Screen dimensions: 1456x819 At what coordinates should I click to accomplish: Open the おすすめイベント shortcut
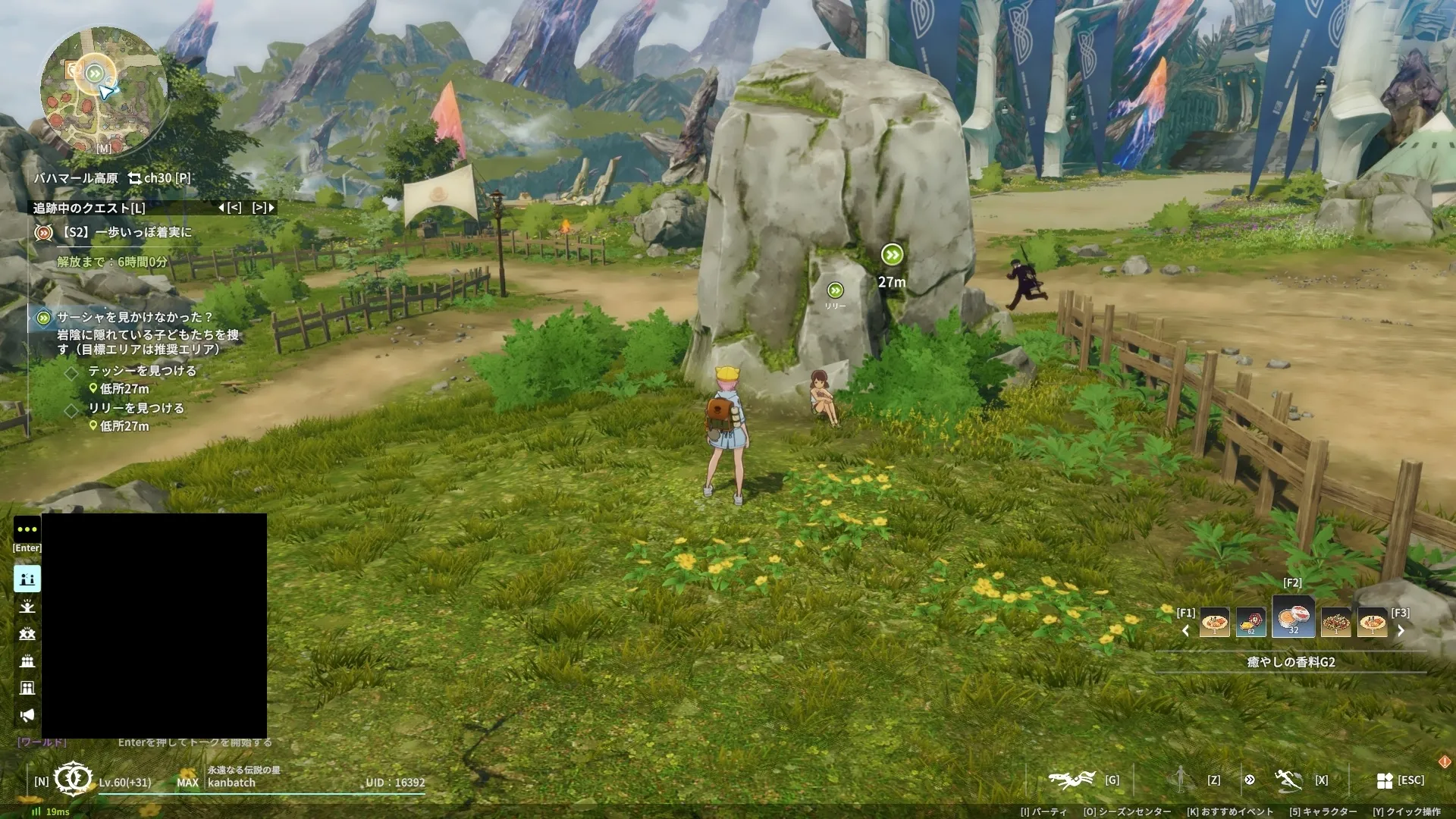(1230, 811)
